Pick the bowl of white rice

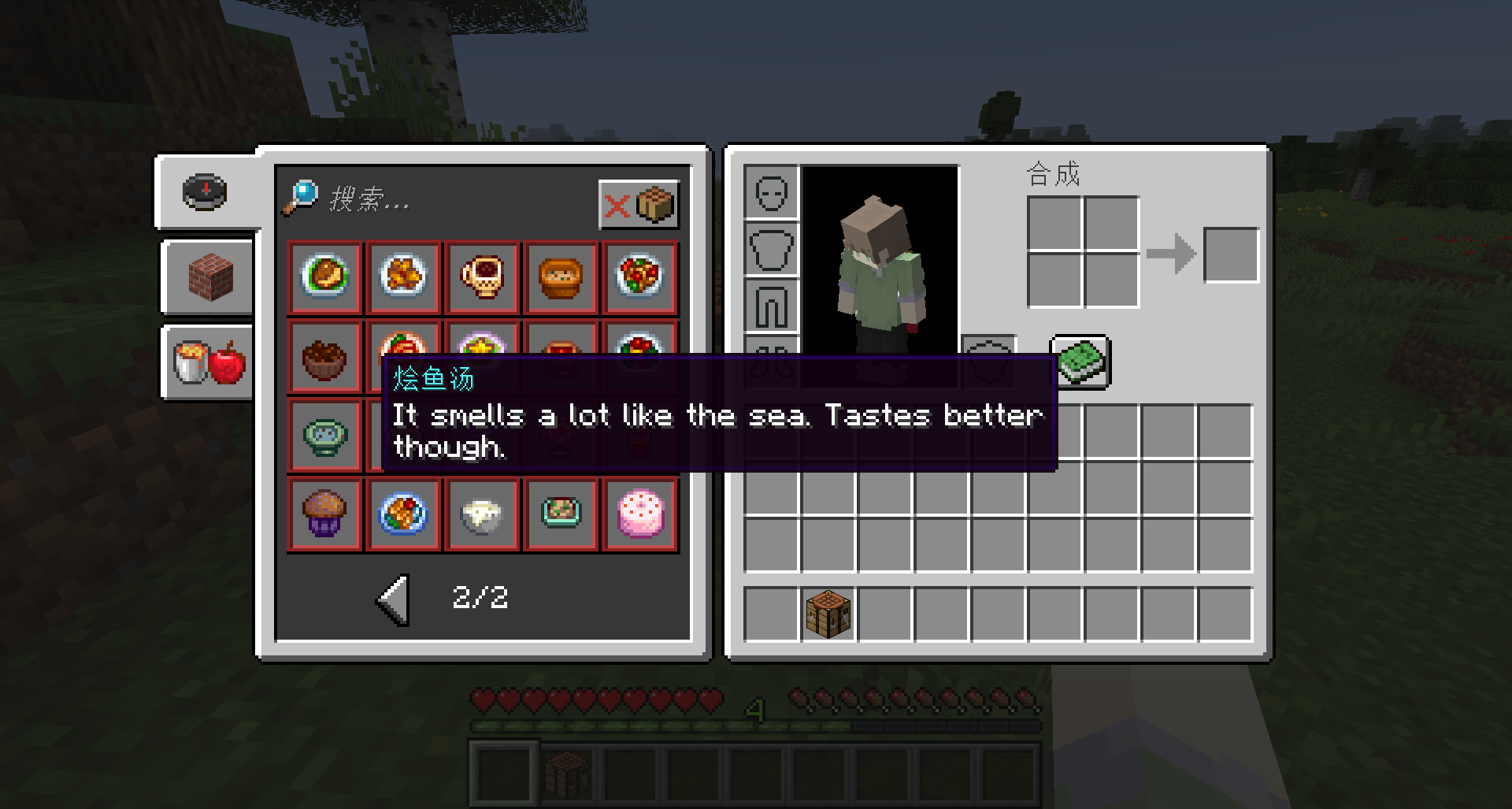[x=482, y=514]
